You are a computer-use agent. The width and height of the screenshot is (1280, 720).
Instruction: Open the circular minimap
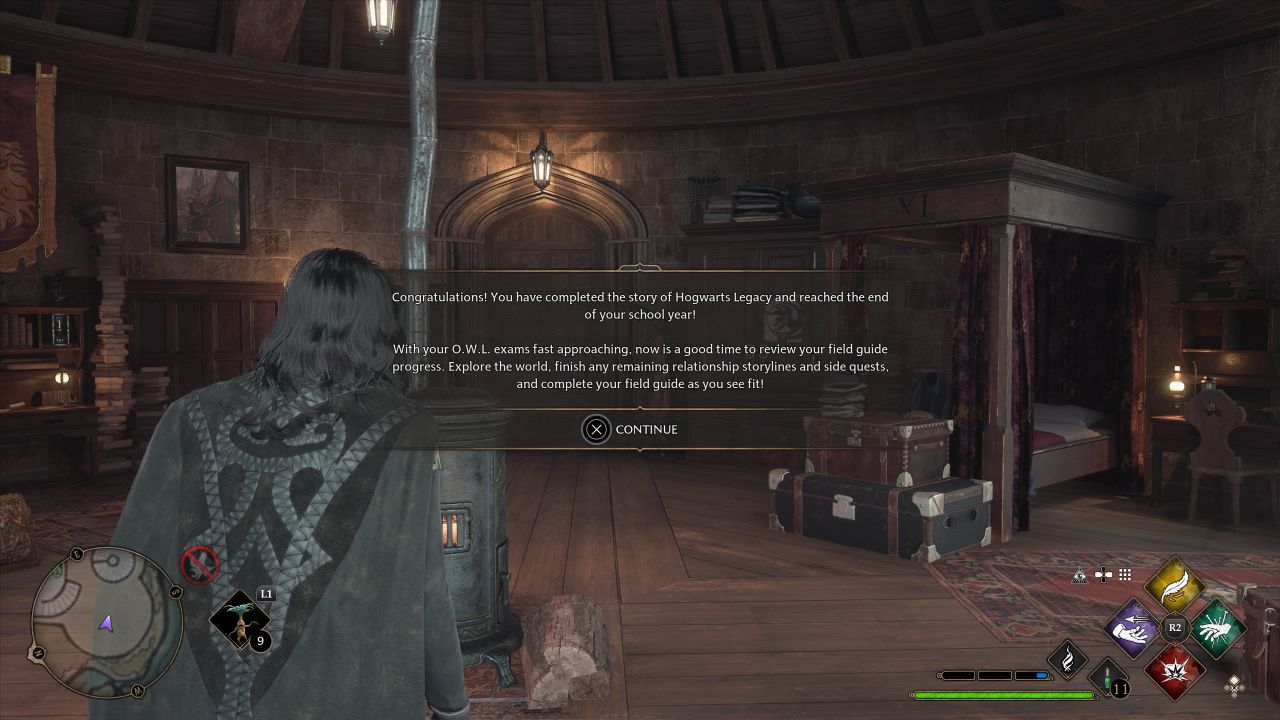click(106, 622)
